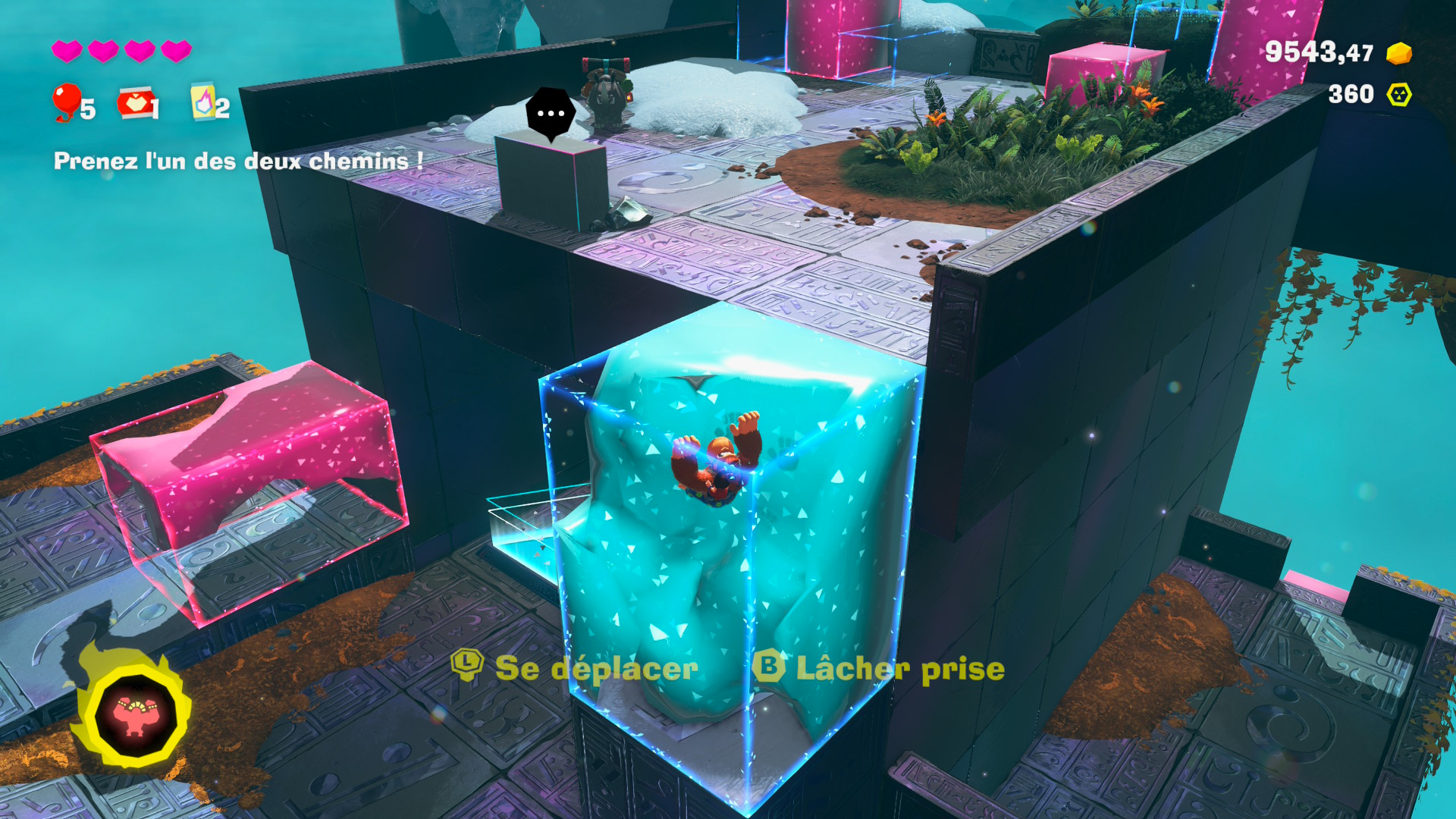Select the yellow hexagonal chip icon
The image size is (1456, 819).
tap(1398, 94)
